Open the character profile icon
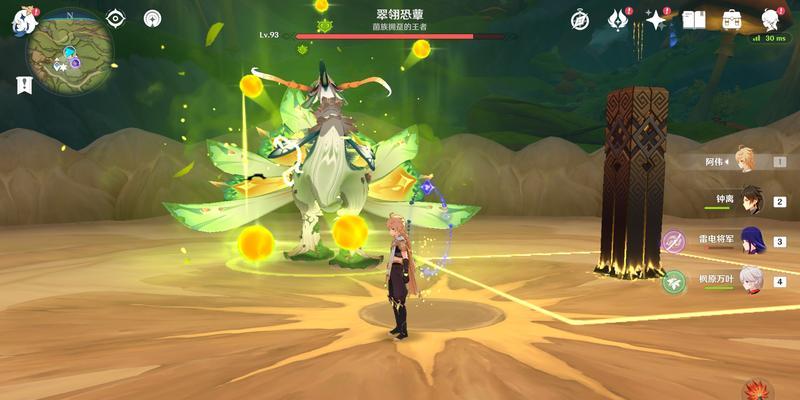Screen dimensions: 800x400 [770, 19]
